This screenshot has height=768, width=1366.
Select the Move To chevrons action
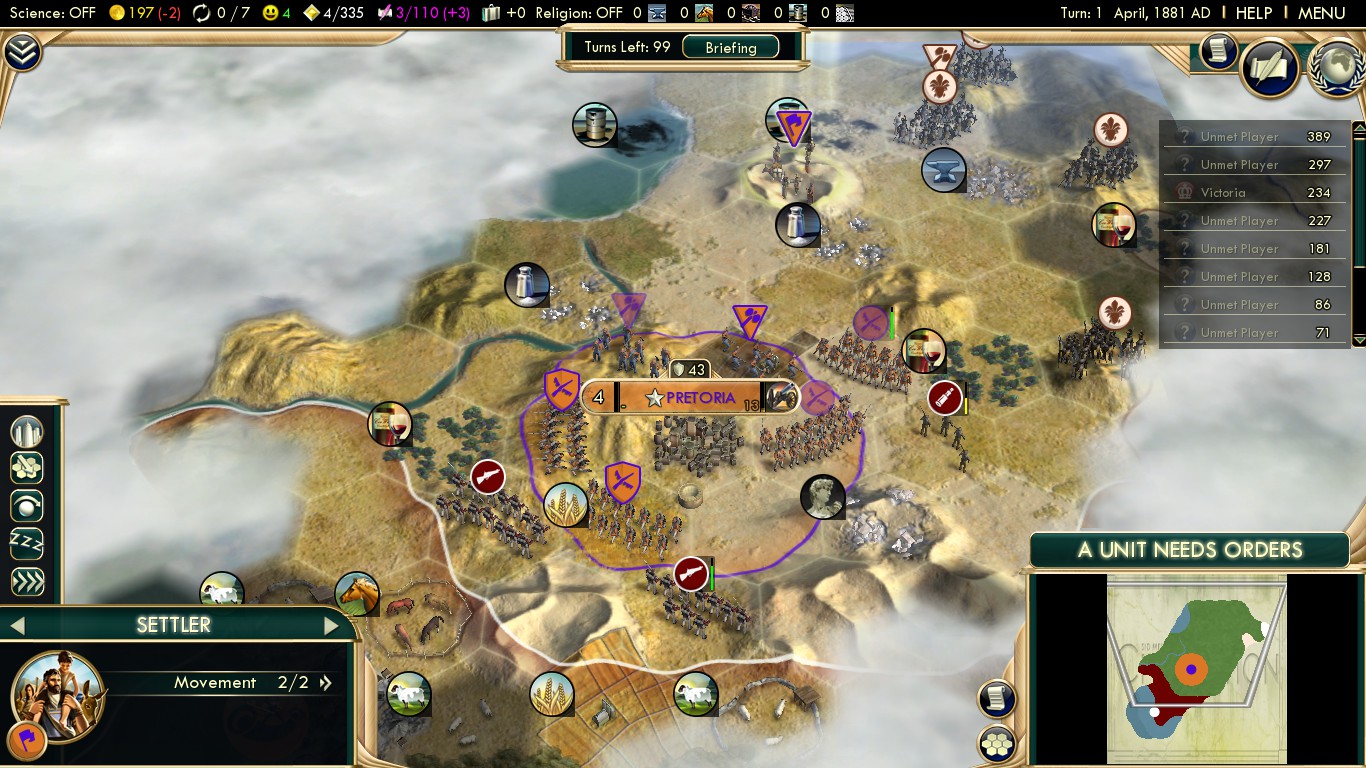click(27, 581)
